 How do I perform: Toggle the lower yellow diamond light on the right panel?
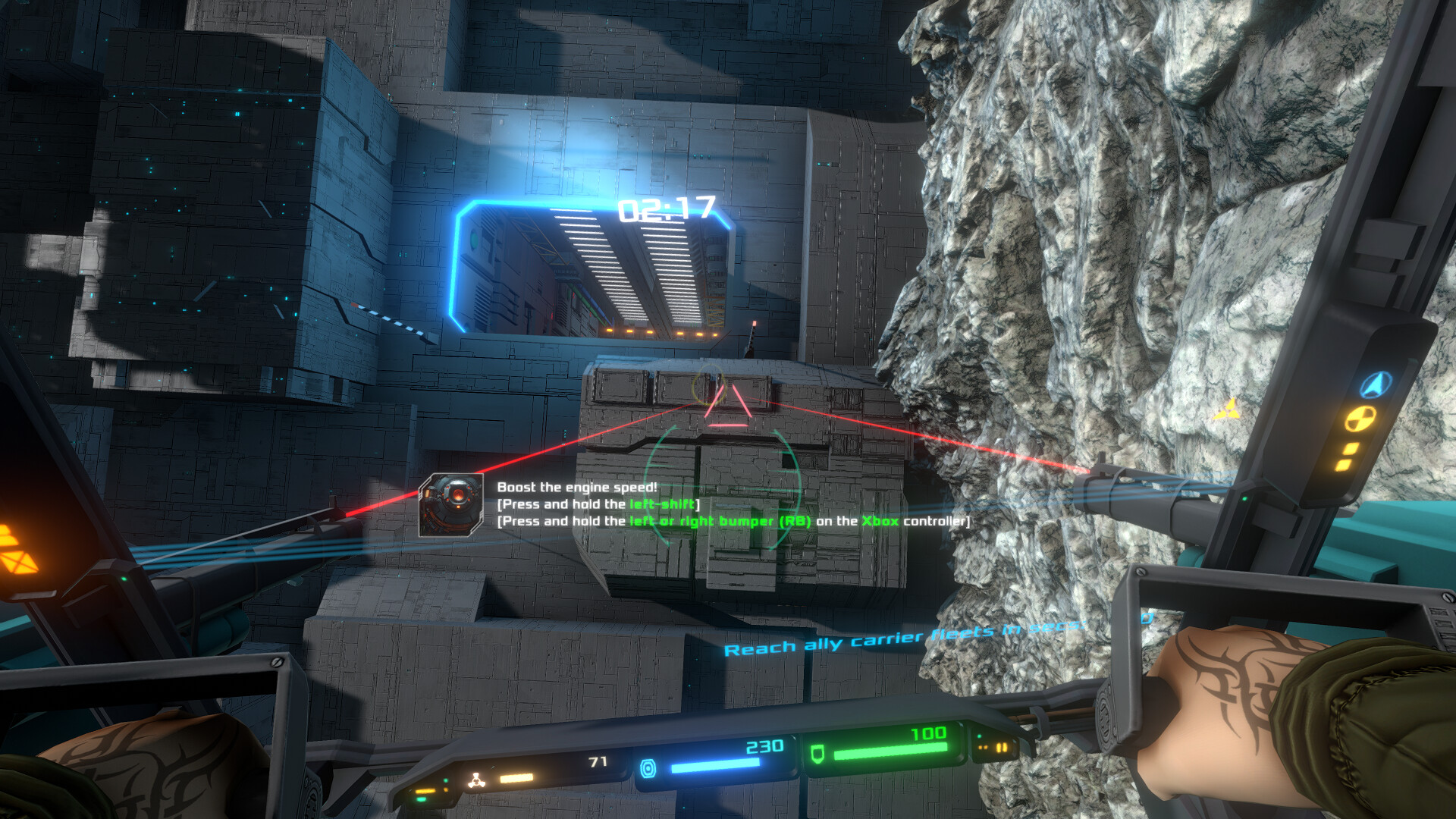coord(1344,464)
